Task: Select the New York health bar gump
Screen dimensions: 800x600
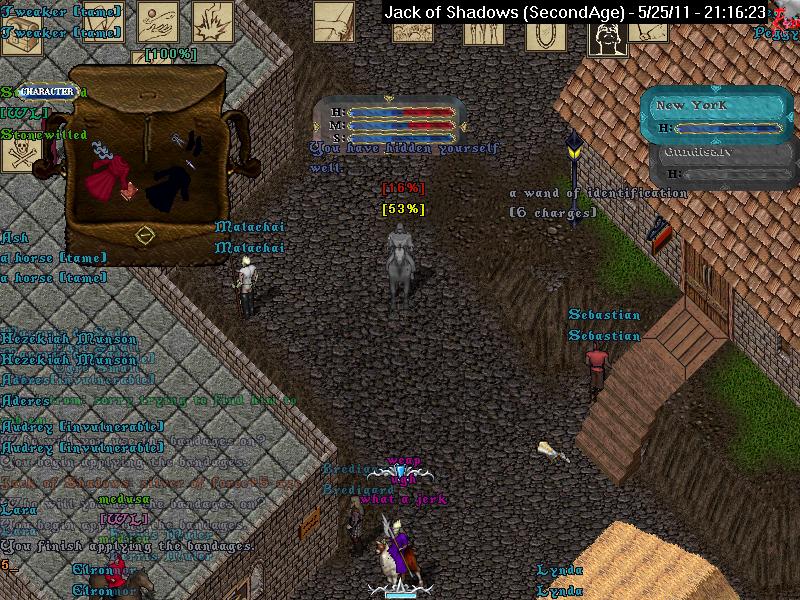Action: pyautogui.click(x=716, y=116)
